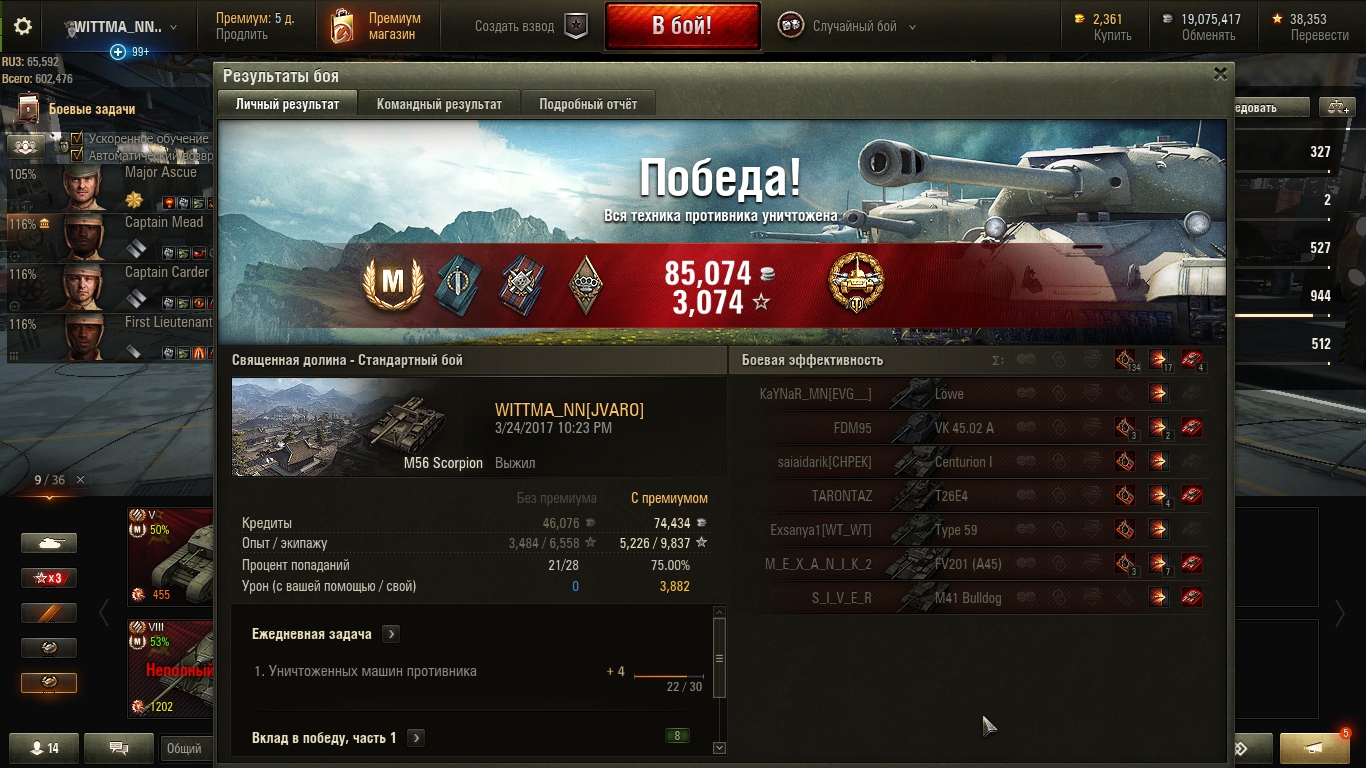The width and height of the screenshot is (1366, 768).
Task: Start battle with the red В бой! button
Action: coord(681,26)
